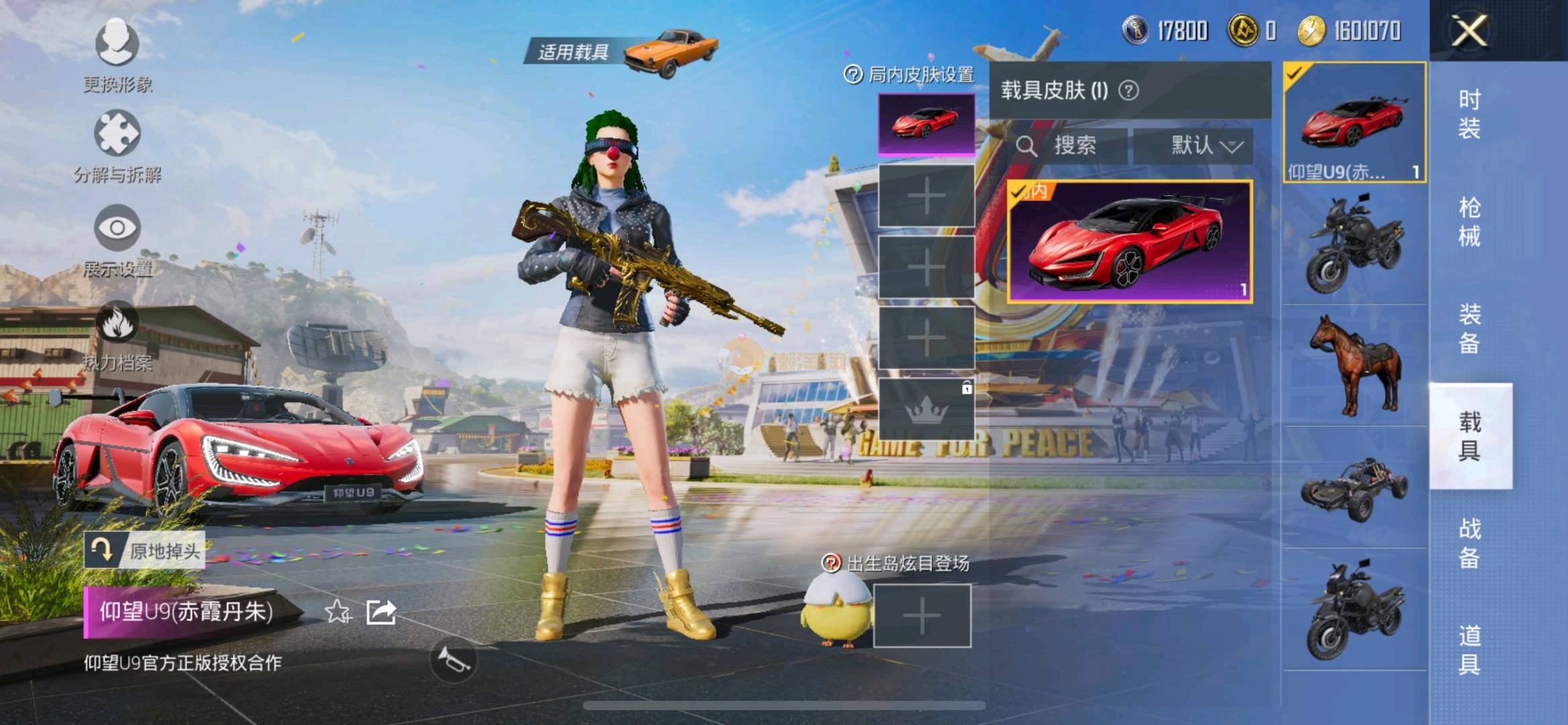The height and width of the screenshot is (725, 1568).
Task: Honk the horn icon button
Action: [453, 660]
